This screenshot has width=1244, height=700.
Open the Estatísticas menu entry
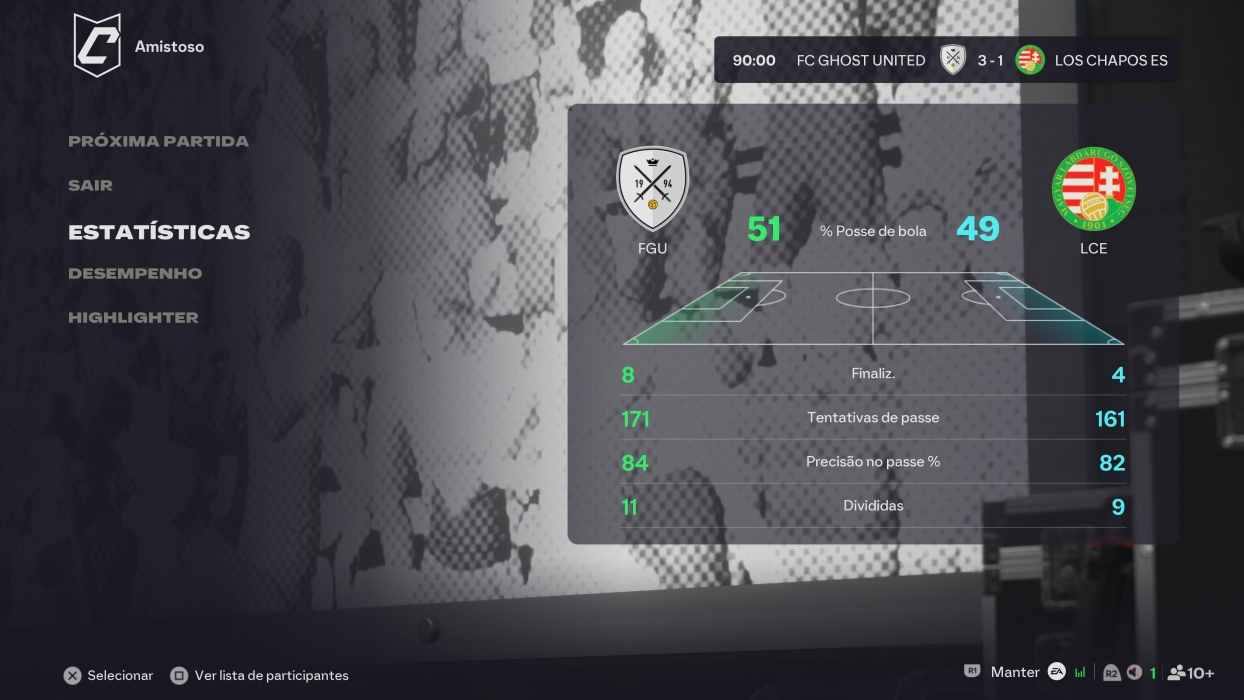point(159,232)
